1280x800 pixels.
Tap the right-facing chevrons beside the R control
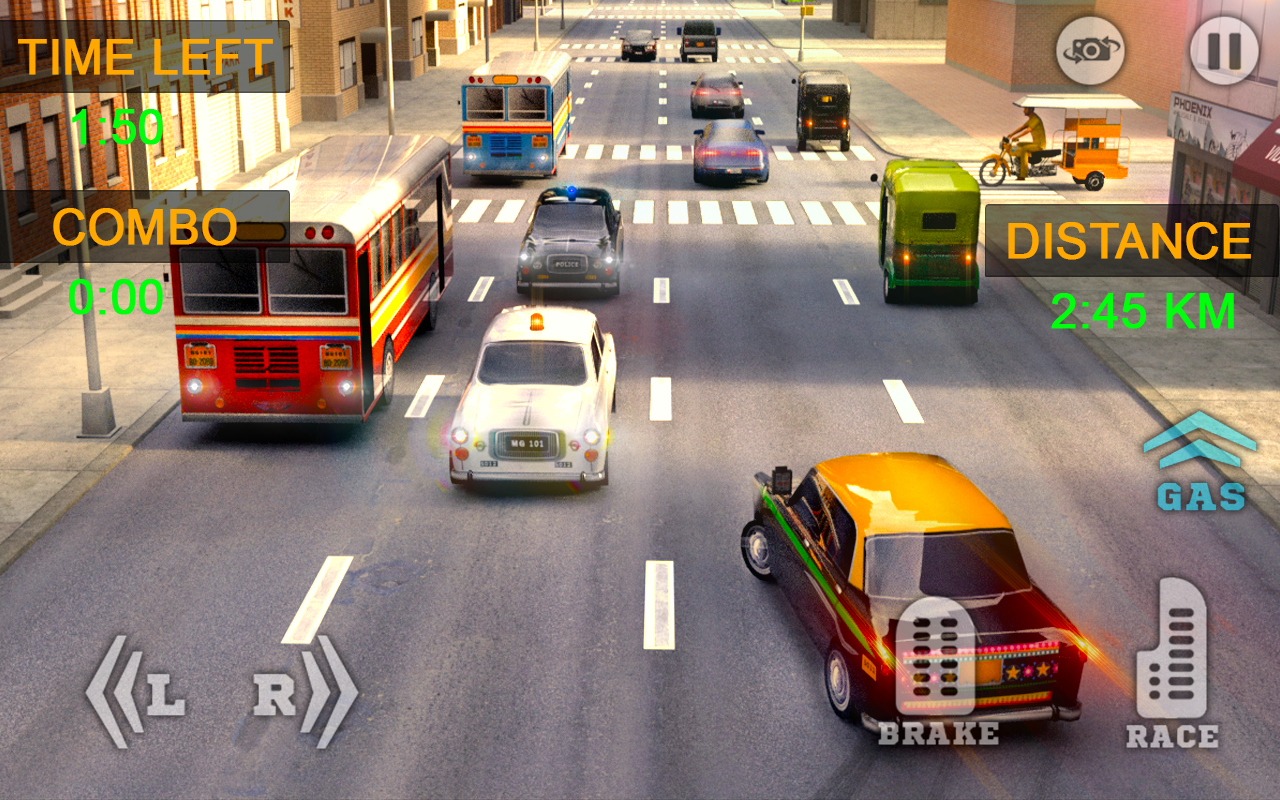[x=330, y=688]
